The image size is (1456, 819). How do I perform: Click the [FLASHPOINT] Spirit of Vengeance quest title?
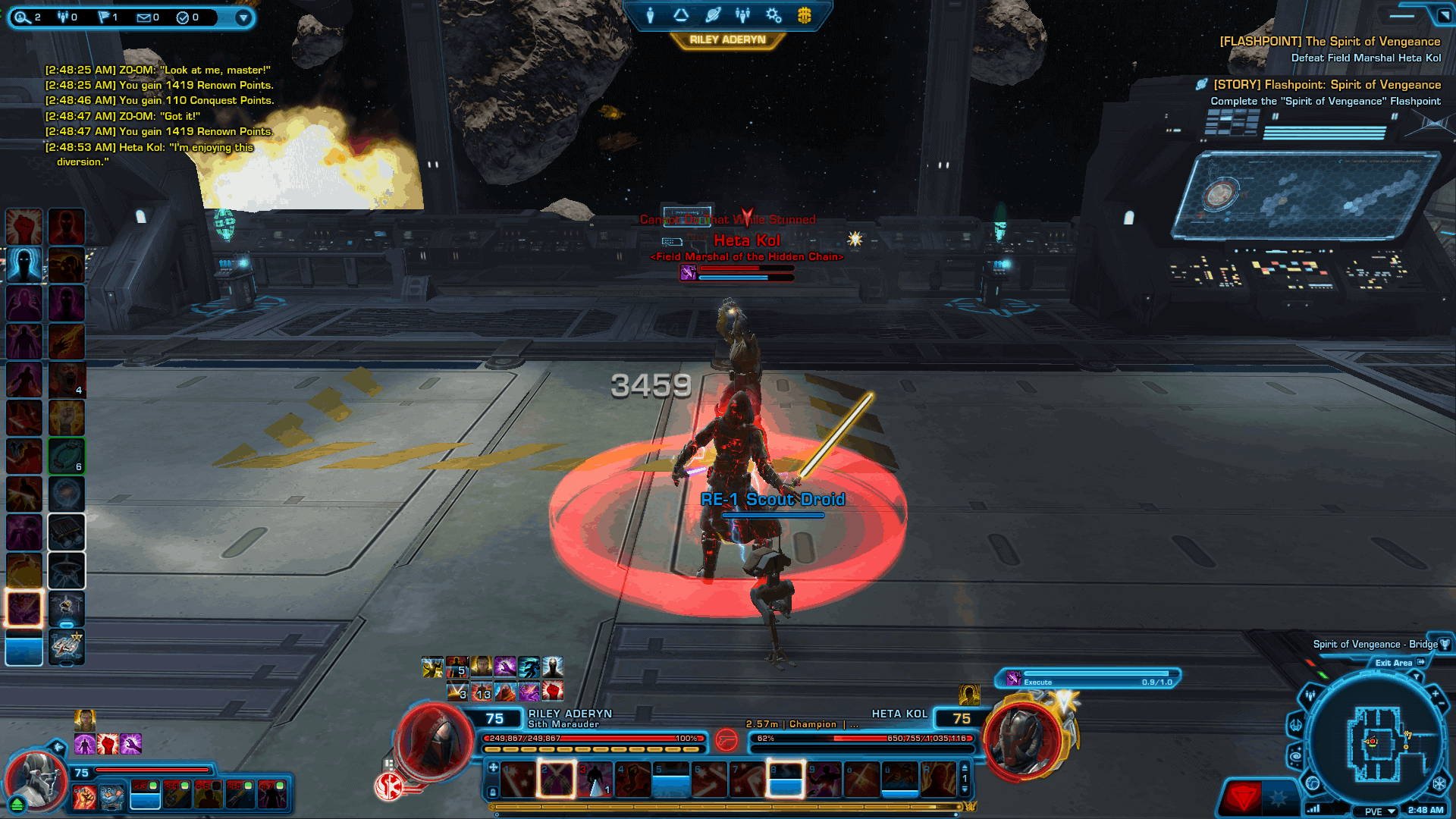[x=1329, y=41]
